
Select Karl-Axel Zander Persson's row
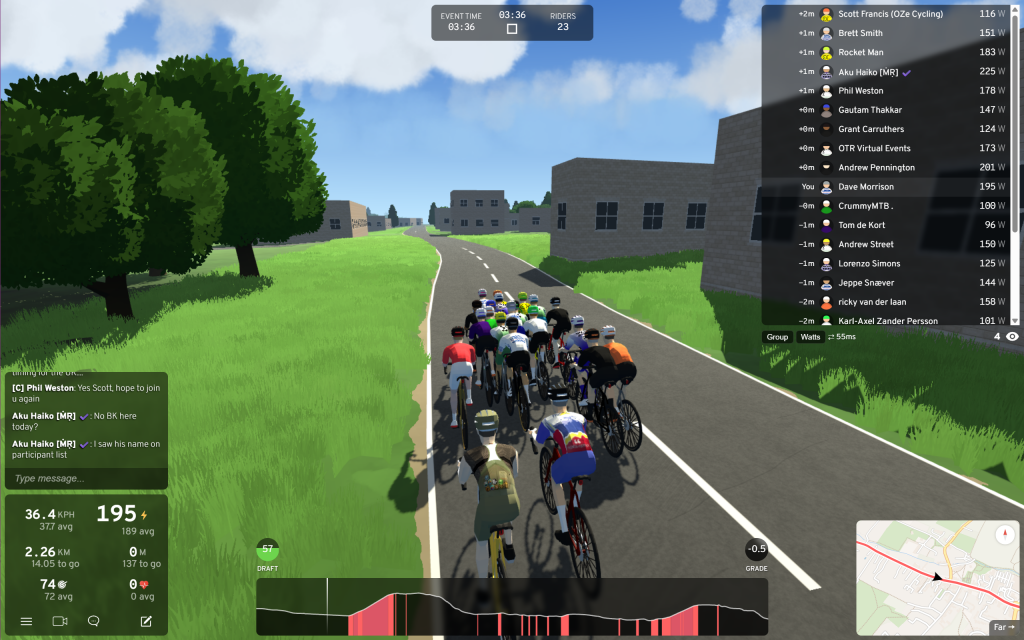click(890, 321)
